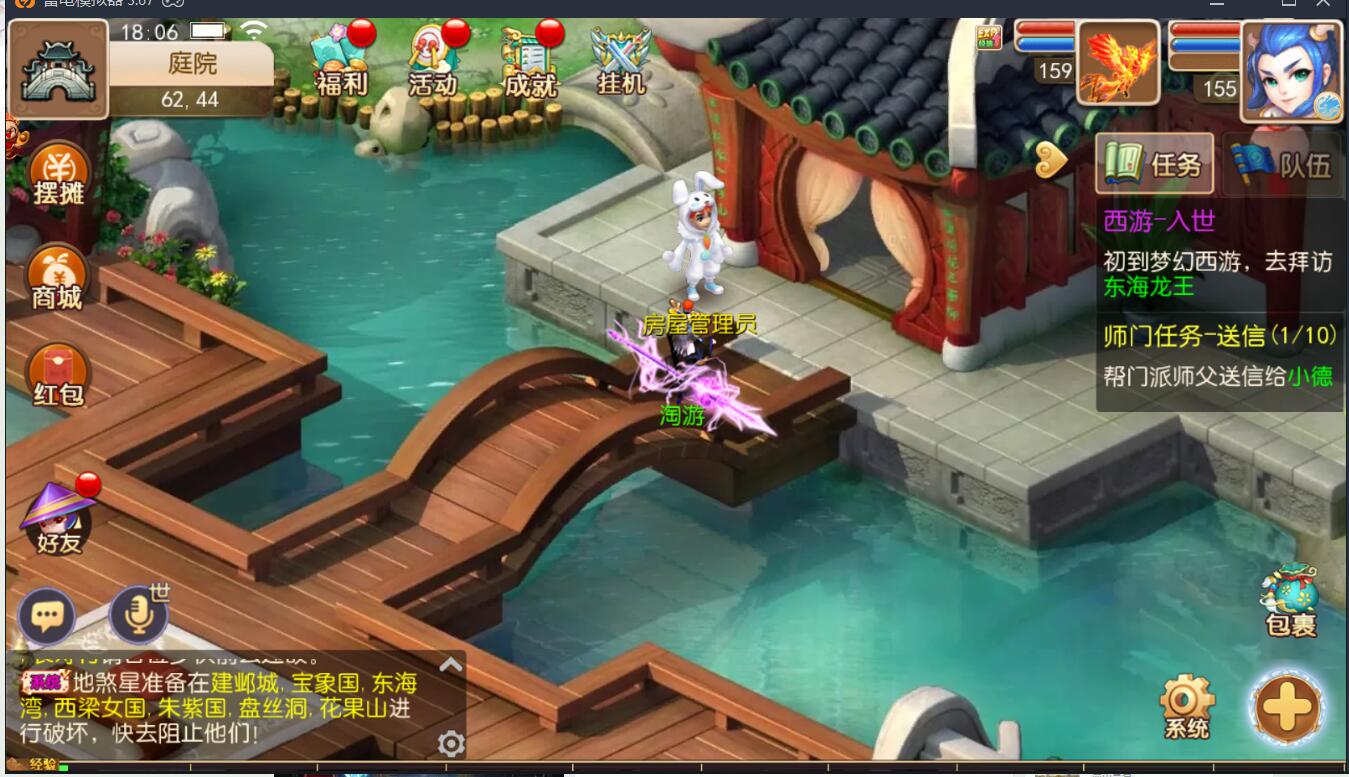Image resolution: width=1349 pixels, height=777 pixels.
Task: Tap the world voice microphone button
Action: [138, 614]
